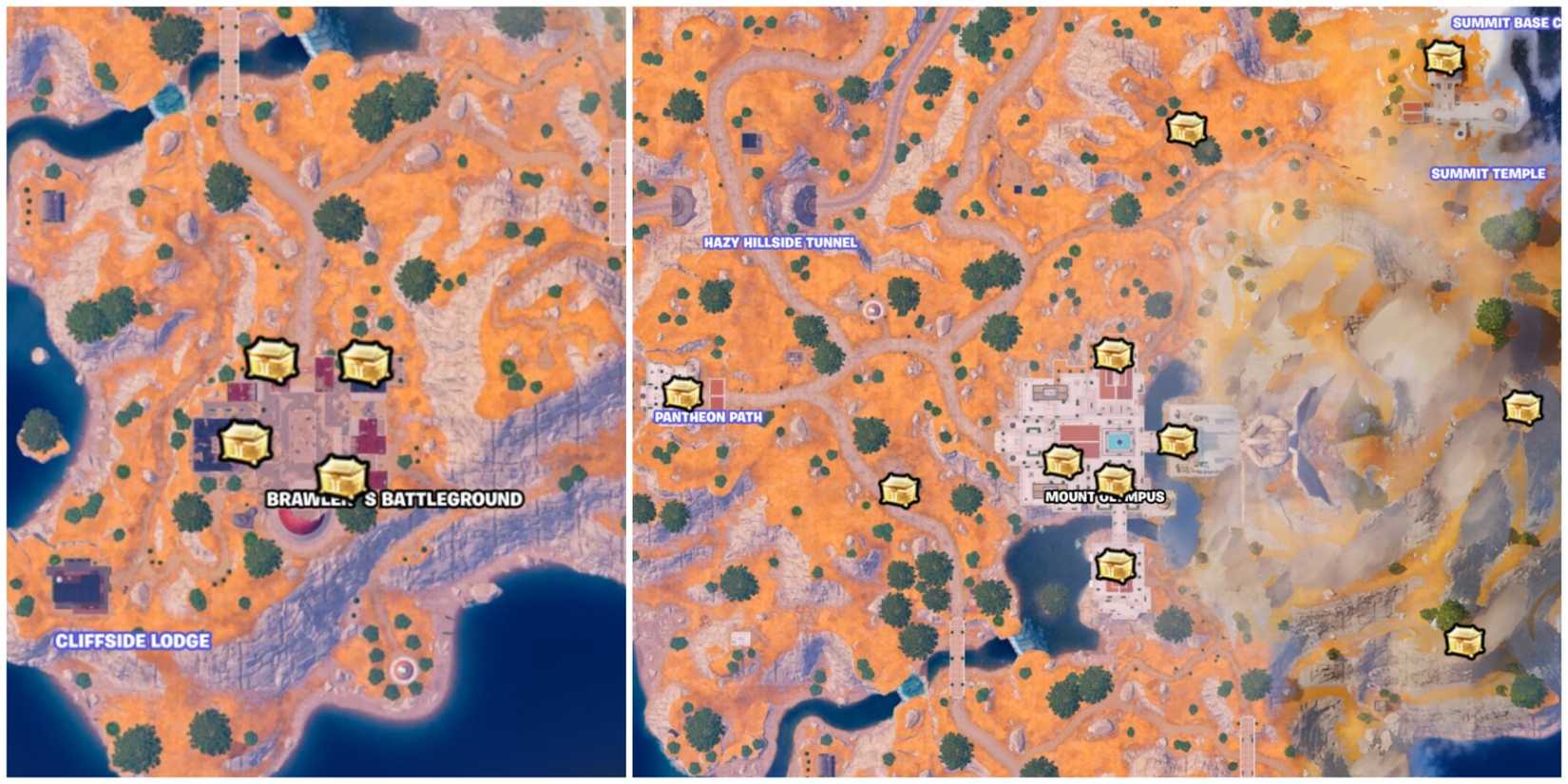The width and height of the screenshot is (1568, 784).
Task: Click the HAZY HILLSIDE TUNNEL label
Action: click(779, 242)
